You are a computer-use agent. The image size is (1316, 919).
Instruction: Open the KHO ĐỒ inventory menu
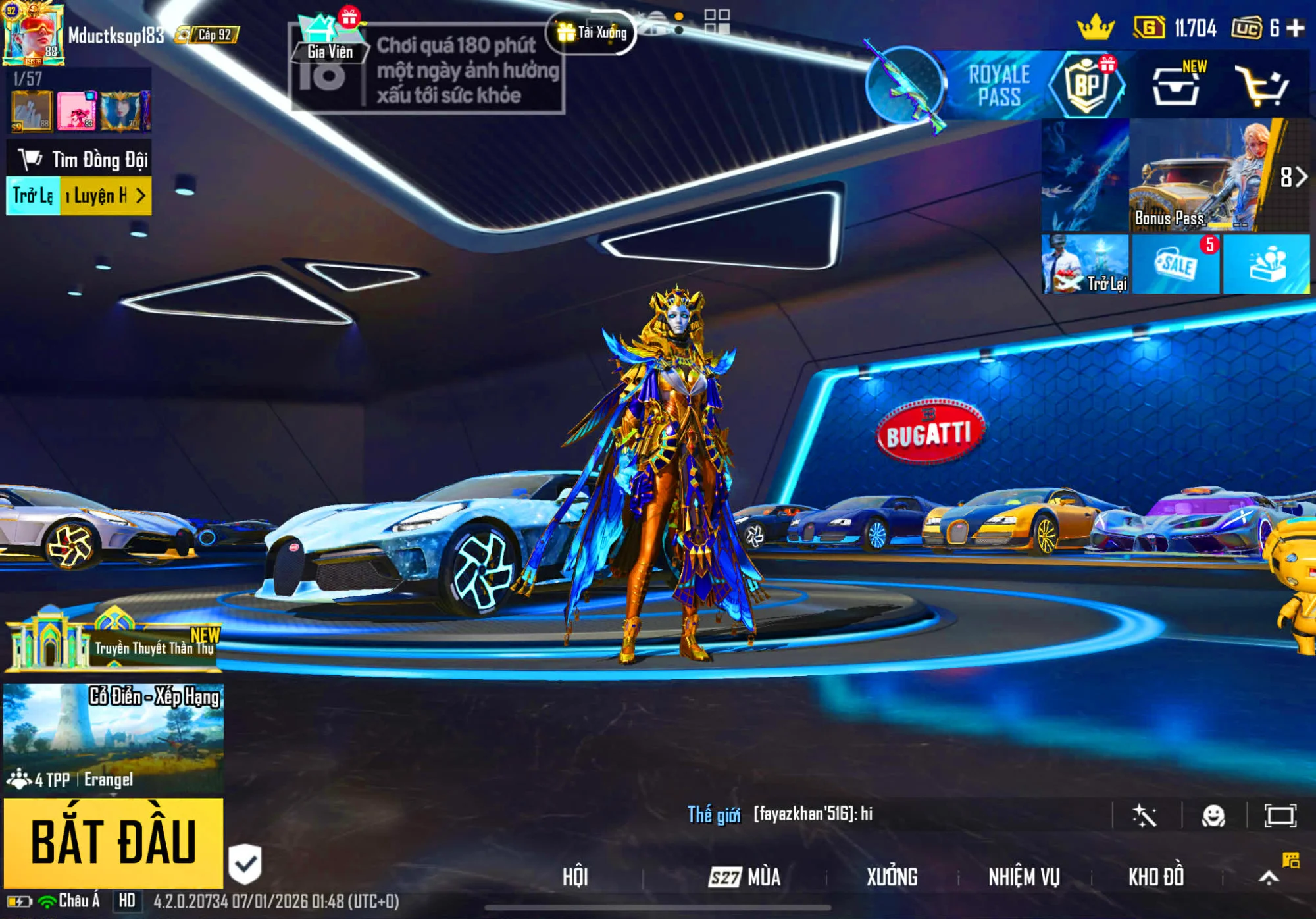point(1156,877)
